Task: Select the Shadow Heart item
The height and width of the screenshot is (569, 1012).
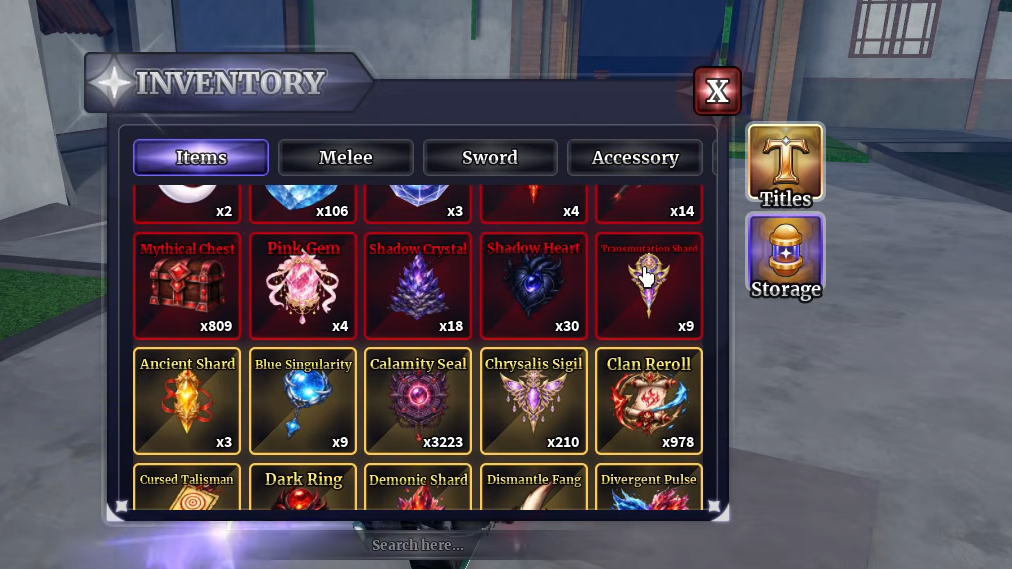Action: (x=534, y=287)
